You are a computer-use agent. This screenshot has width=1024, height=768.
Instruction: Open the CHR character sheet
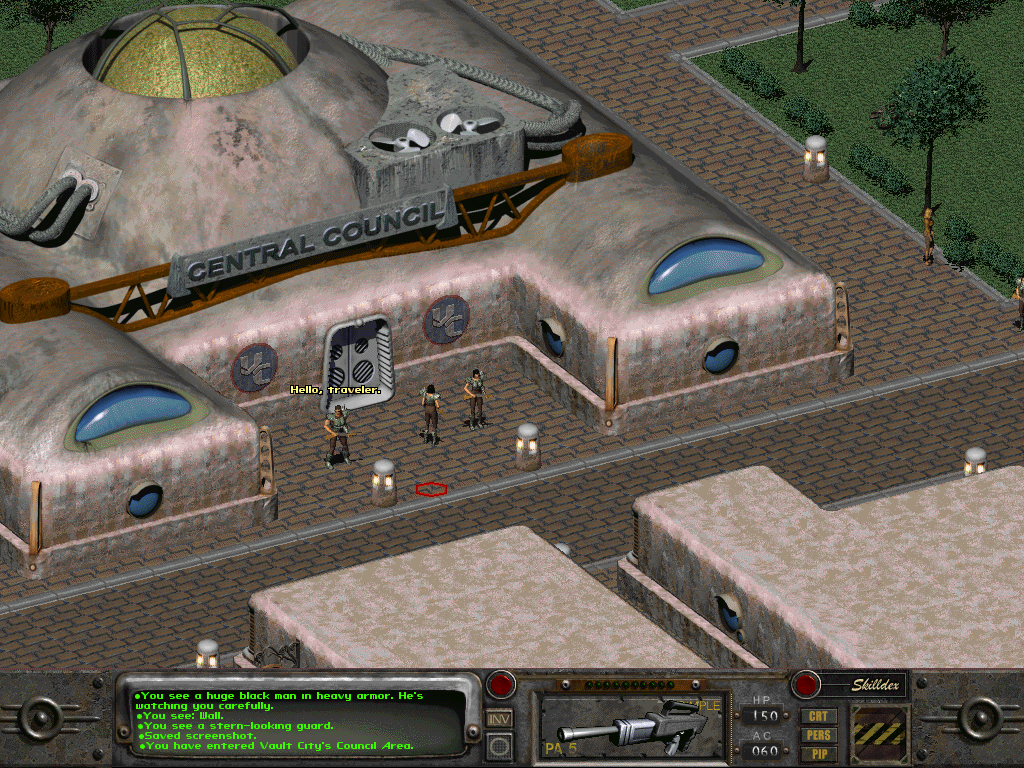(x=819, y=717)
